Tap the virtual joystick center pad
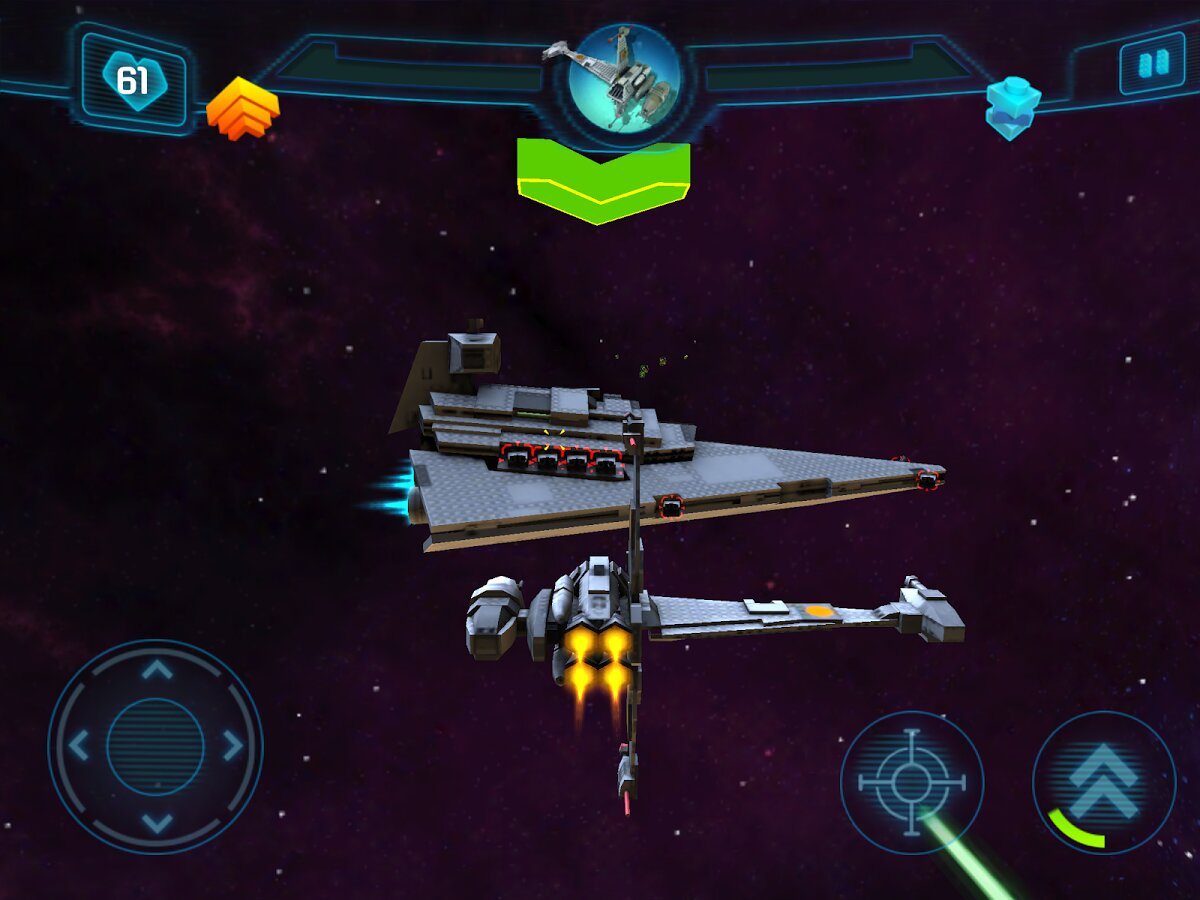Screen dimensions: 1200x900 pos(155,746)
